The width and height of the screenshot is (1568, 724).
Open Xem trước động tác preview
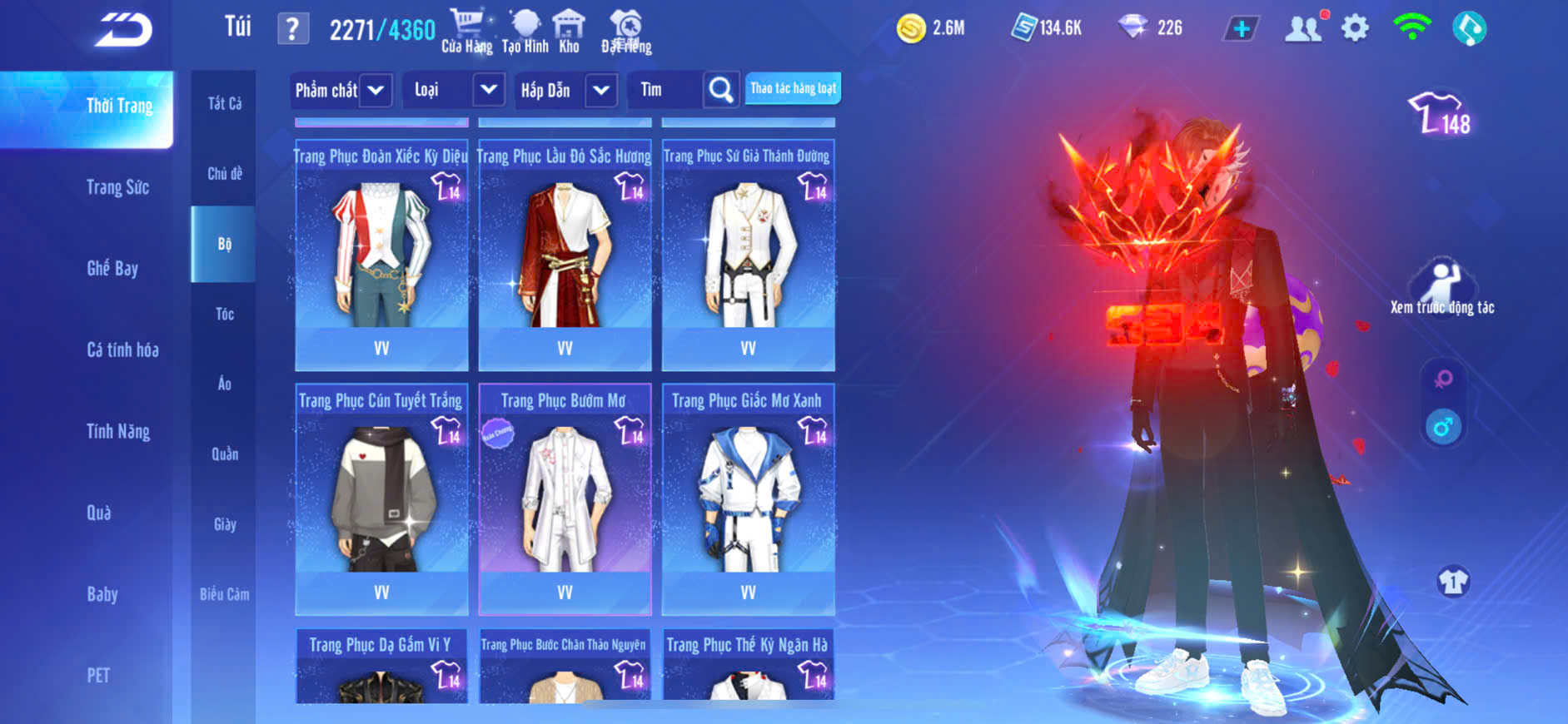(1442, 287)
